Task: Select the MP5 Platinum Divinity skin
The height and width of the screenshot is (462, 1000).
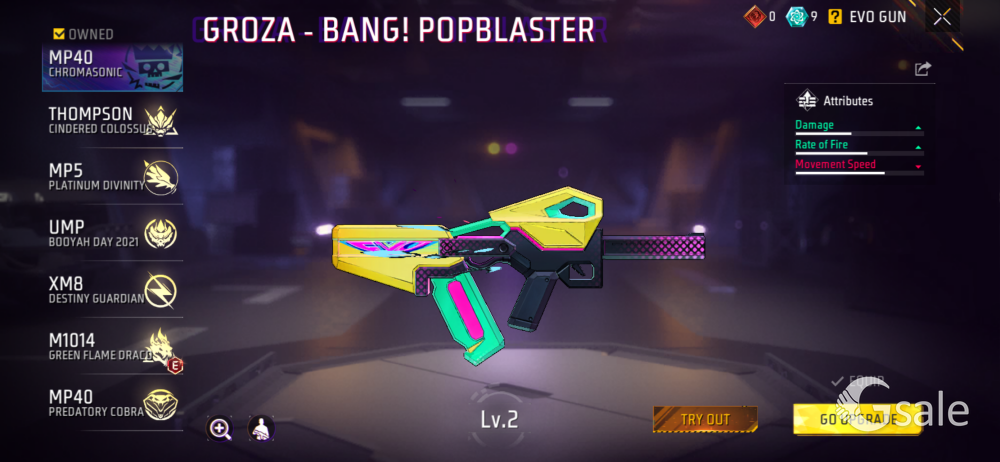Action: 113,176
